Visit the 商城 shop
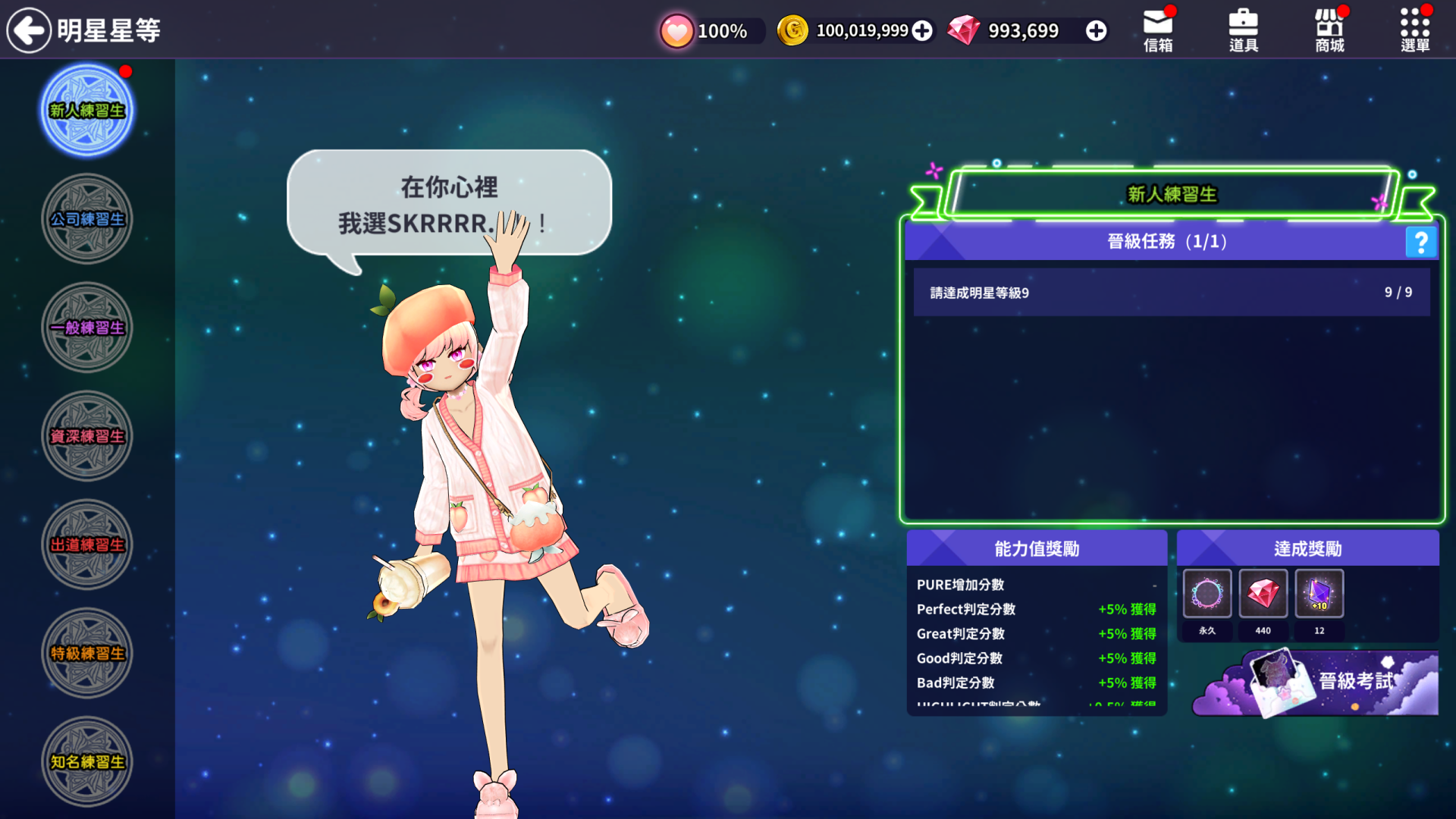This screenshot has height=819, width=1456. point(1329,30)
